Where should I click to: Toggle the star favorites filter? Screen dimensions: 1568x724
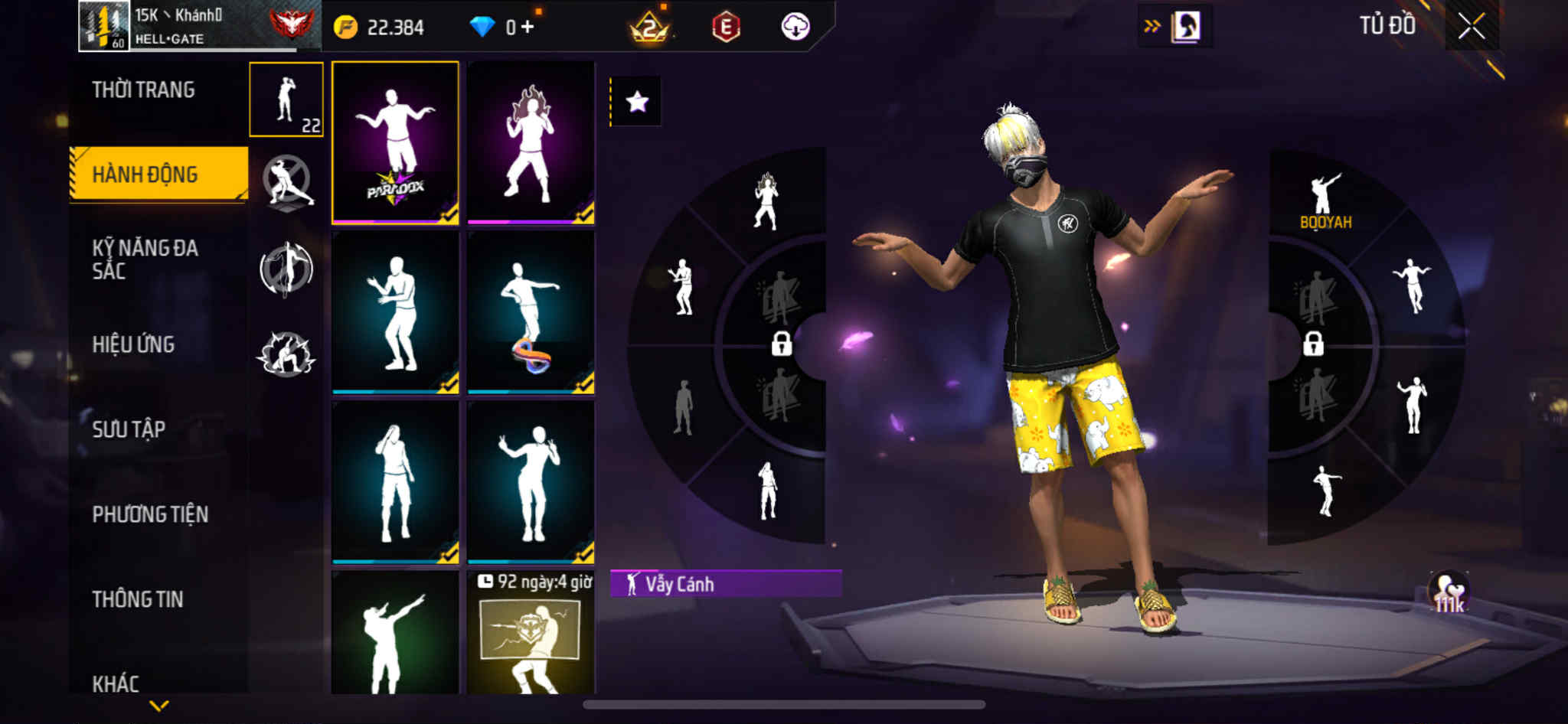tap(636, 102)
